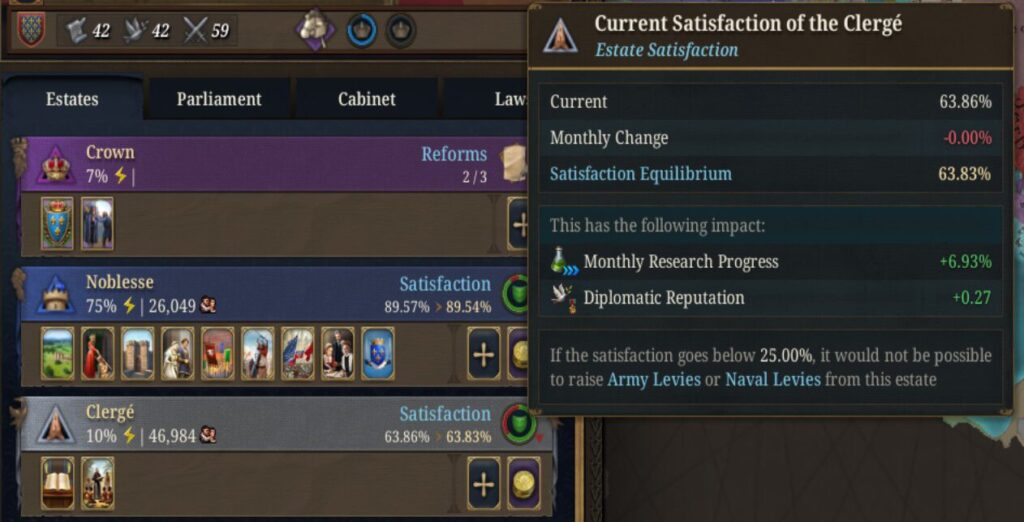Click the blue-ringed crown icon

(361, 30)
